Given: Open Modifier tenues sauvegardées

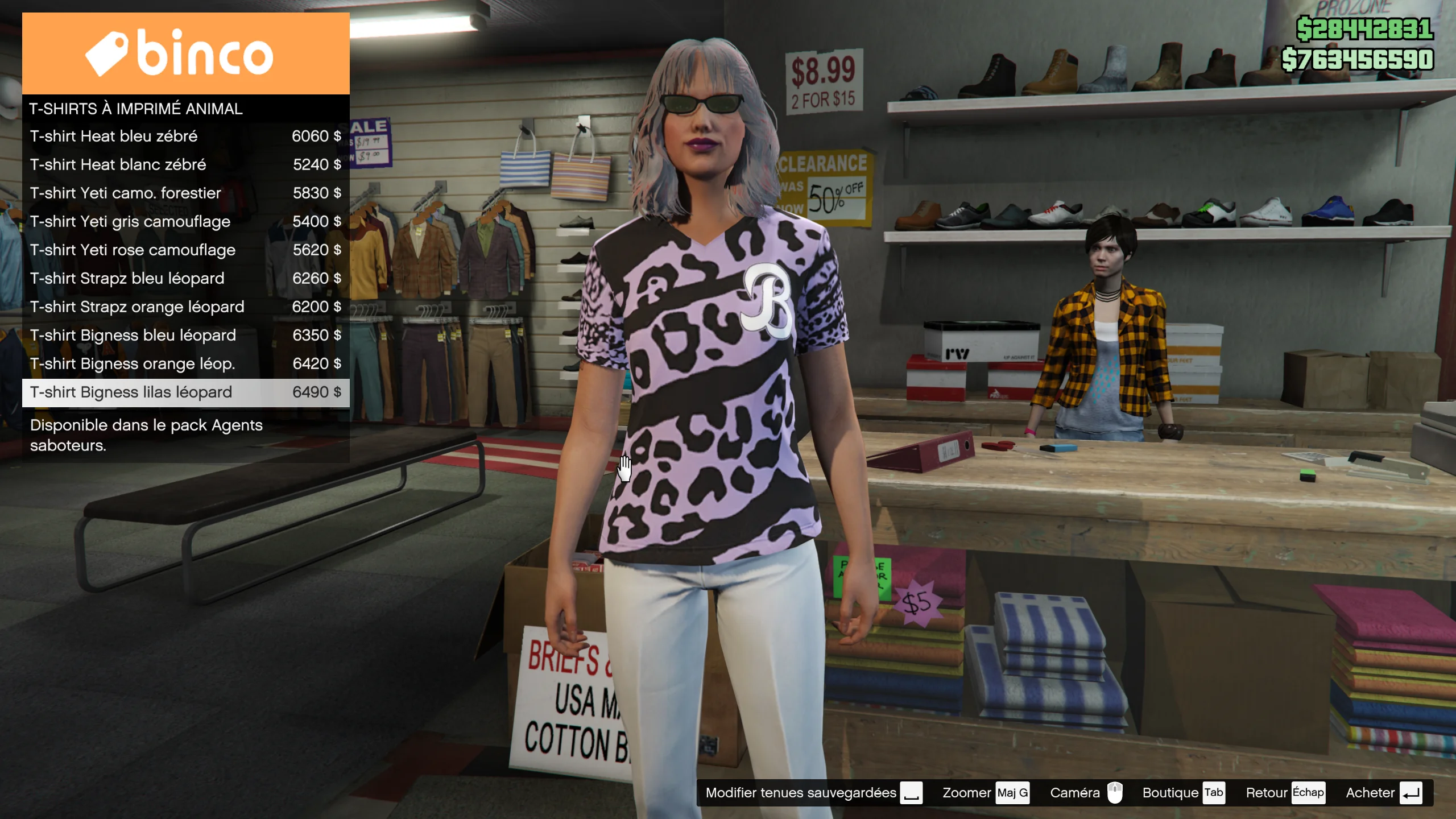Looking at the screenshot, I should click(813, 793).
